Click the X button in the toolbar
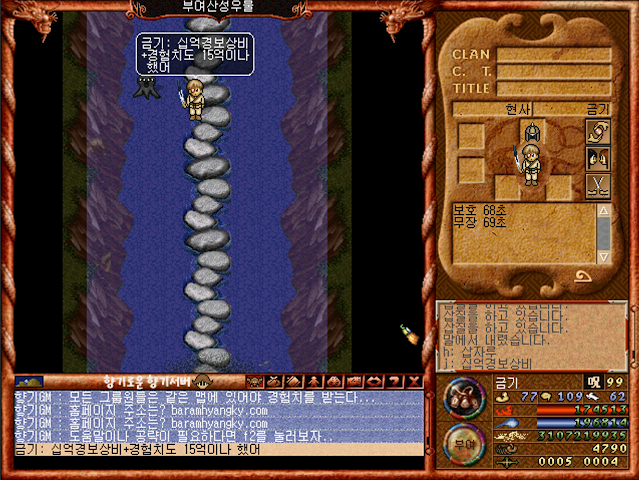 click(414, 382)
